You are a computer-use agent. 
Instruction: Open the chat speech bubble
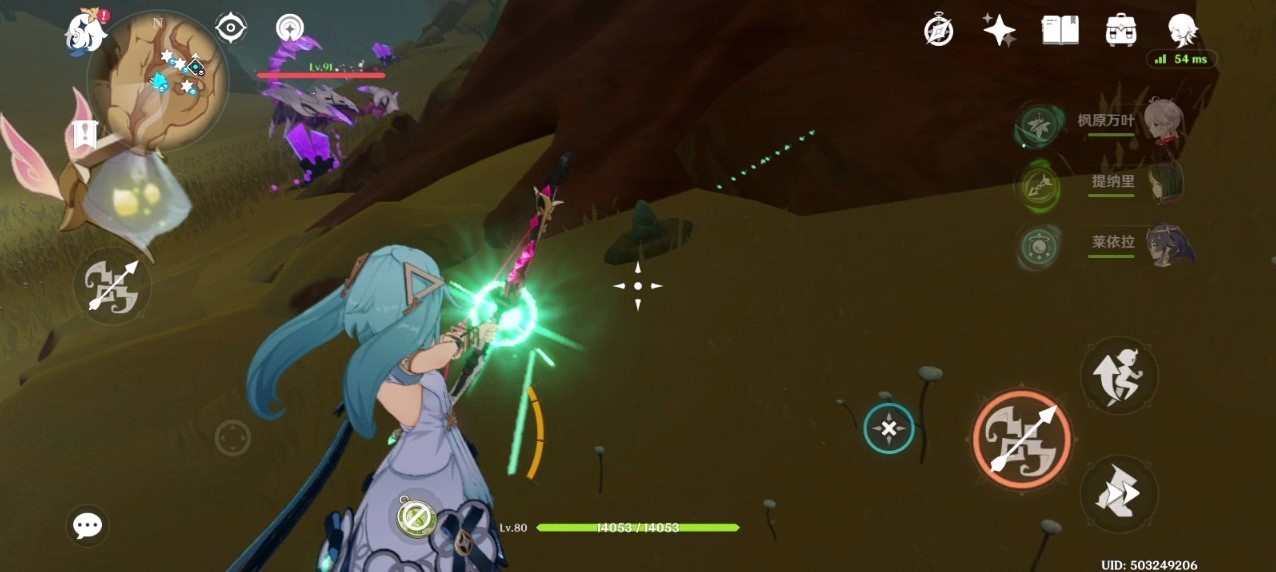coord(88,525)
